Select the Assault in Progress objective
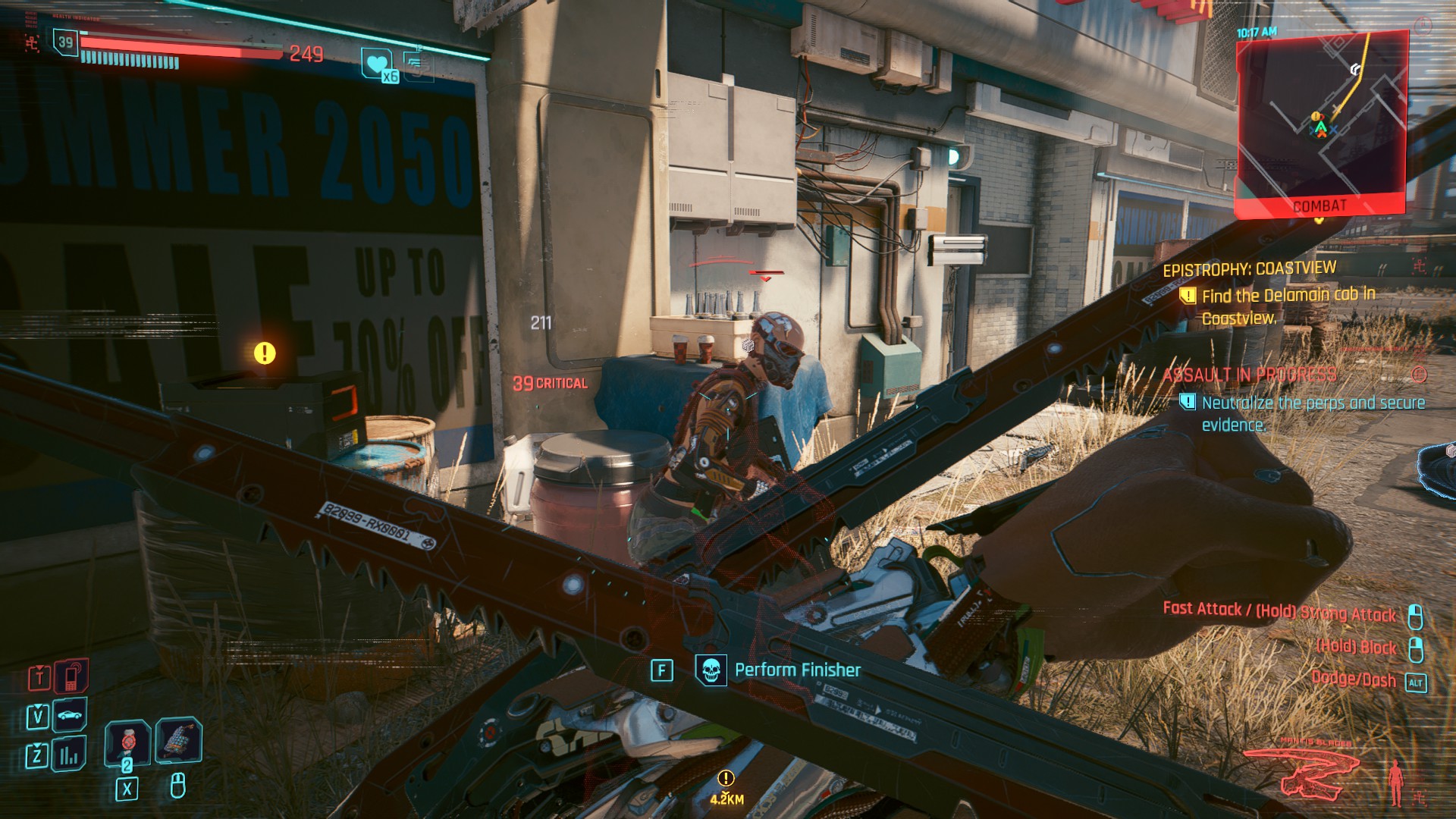The height and width of the screenshot is (819, 1456). [x=1250, y=375]
